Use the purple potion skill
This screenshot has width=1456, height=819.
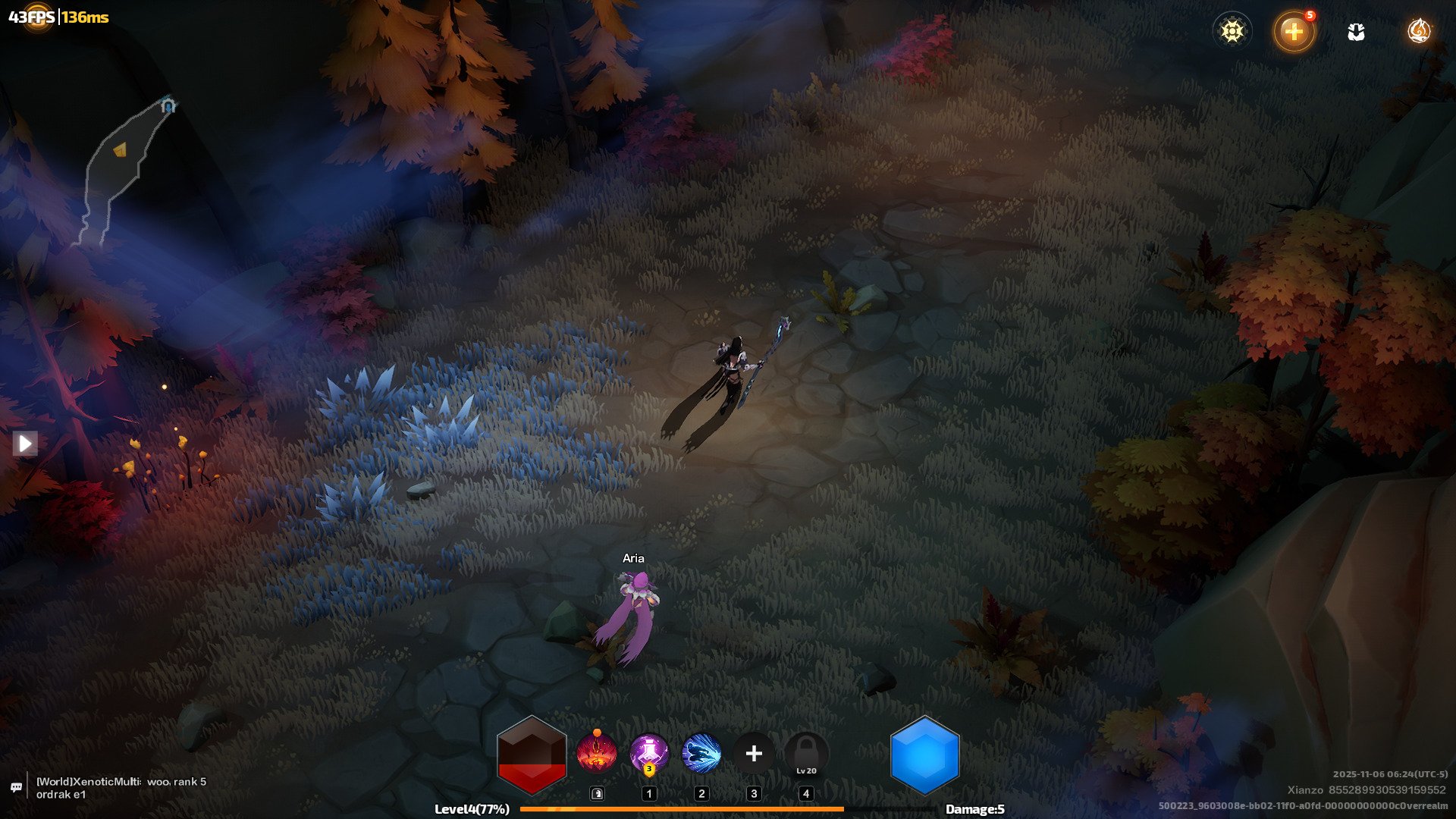[649, 753]
